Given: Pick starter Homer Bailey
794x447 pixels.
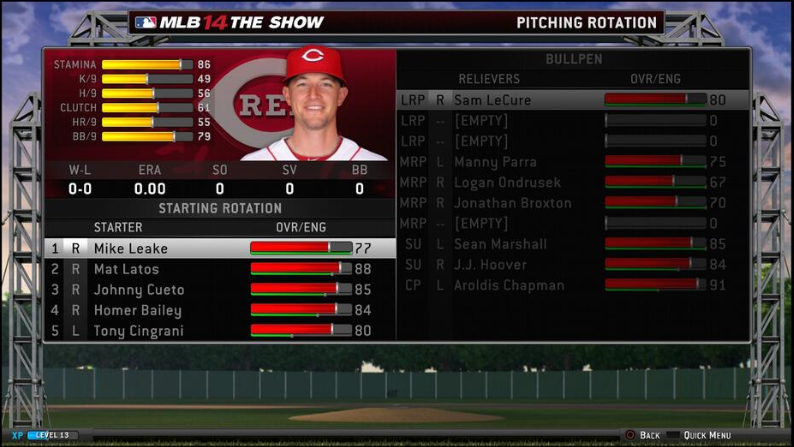Looking at the screenshot, I should coord(137,310).
